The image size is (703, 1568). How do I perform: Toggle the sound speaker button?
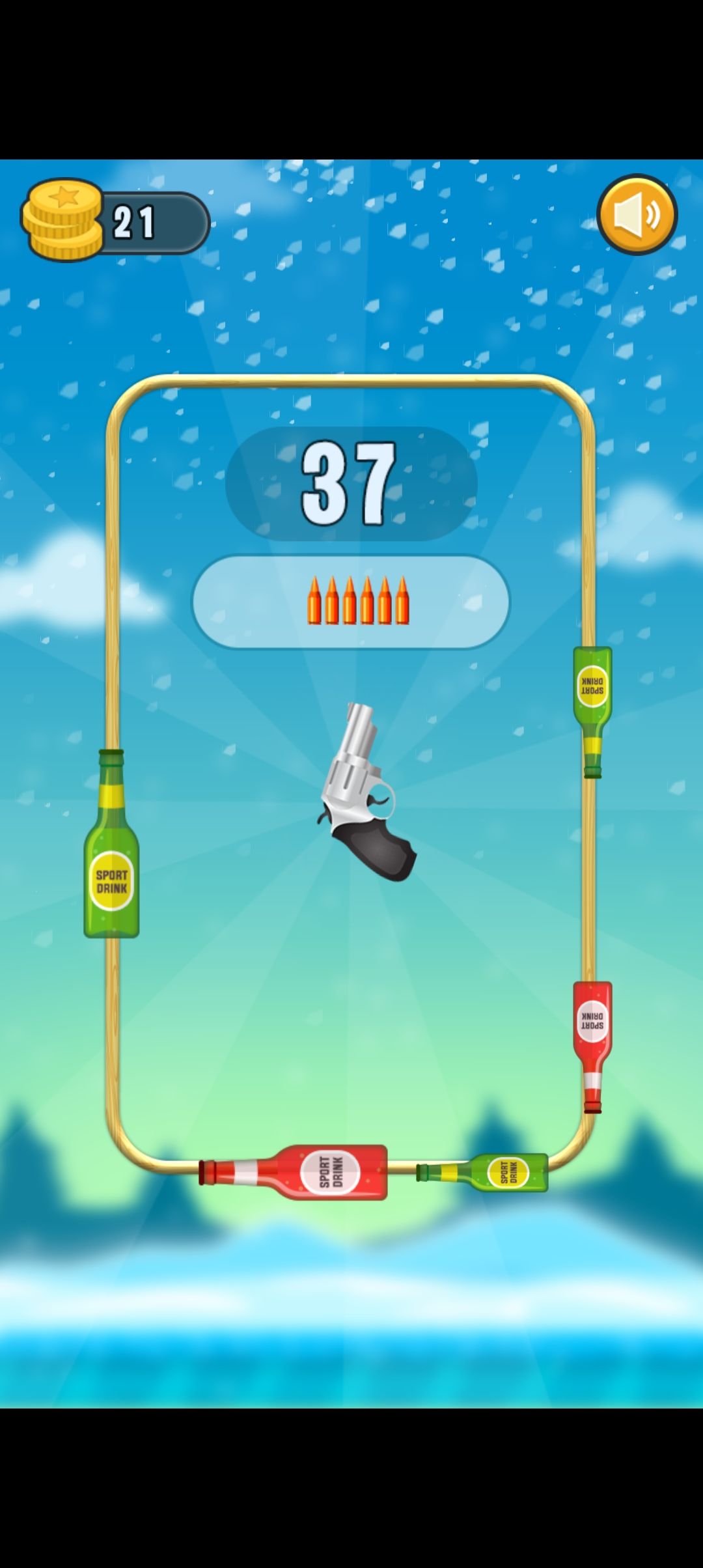(x=637, y=214)
